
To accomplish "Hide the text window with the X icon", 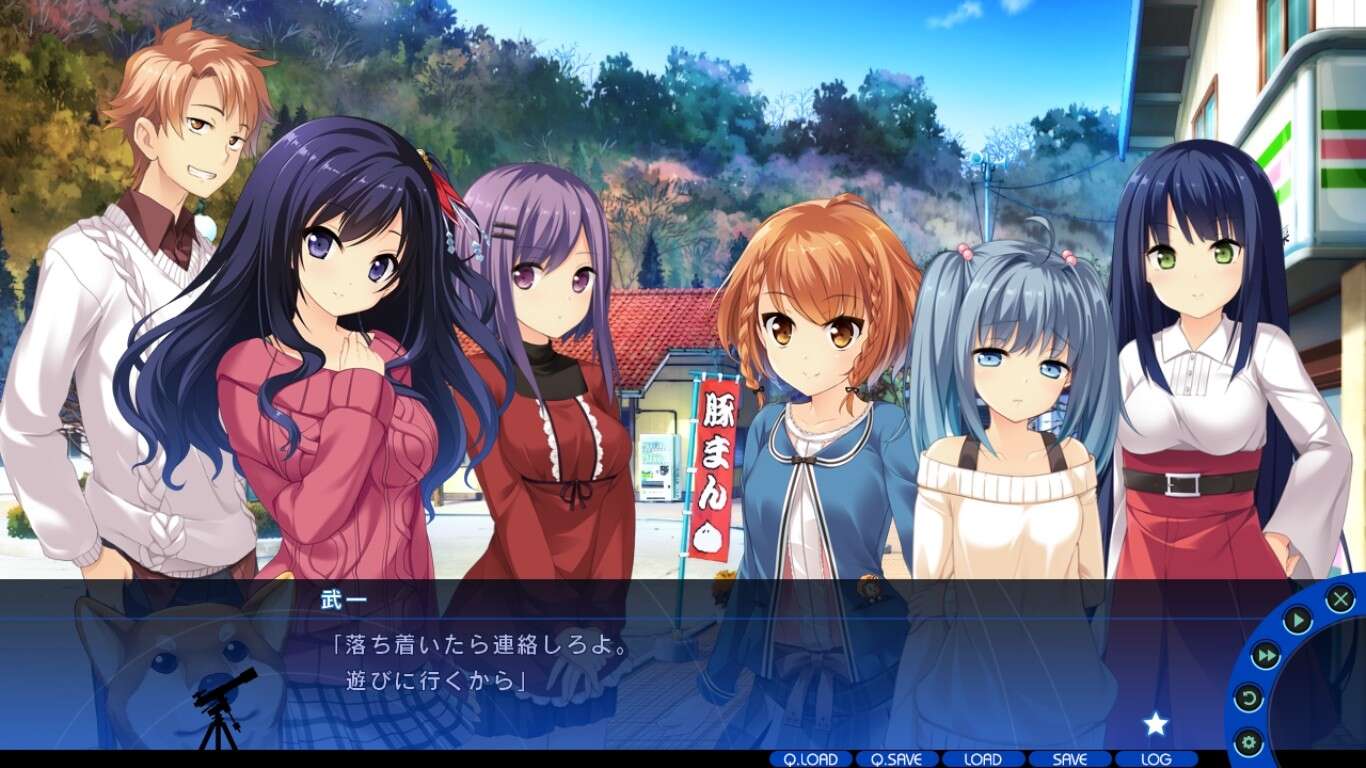I will 1340,599.
